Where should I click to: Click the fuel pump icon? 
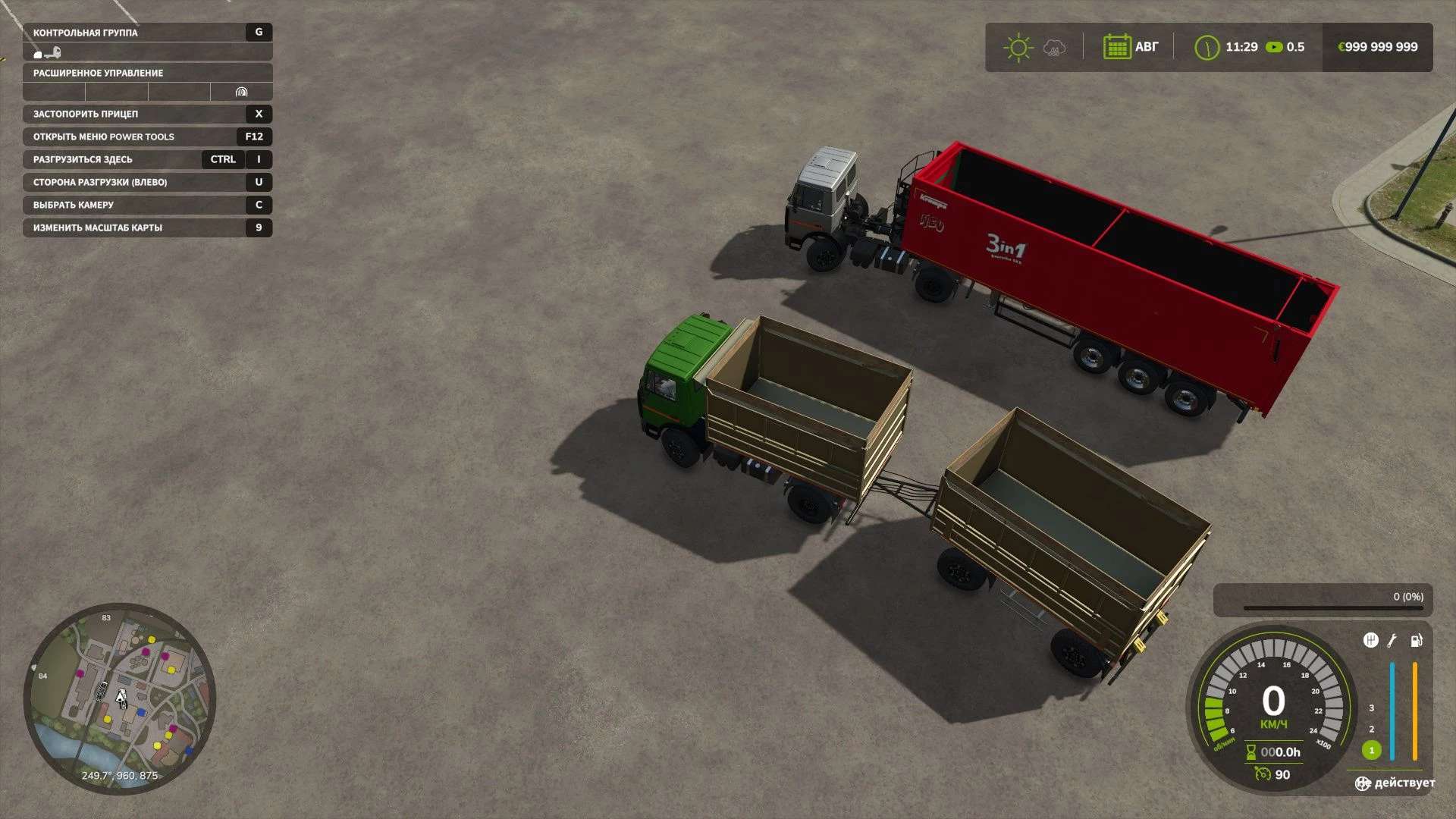pos(1416,641)
